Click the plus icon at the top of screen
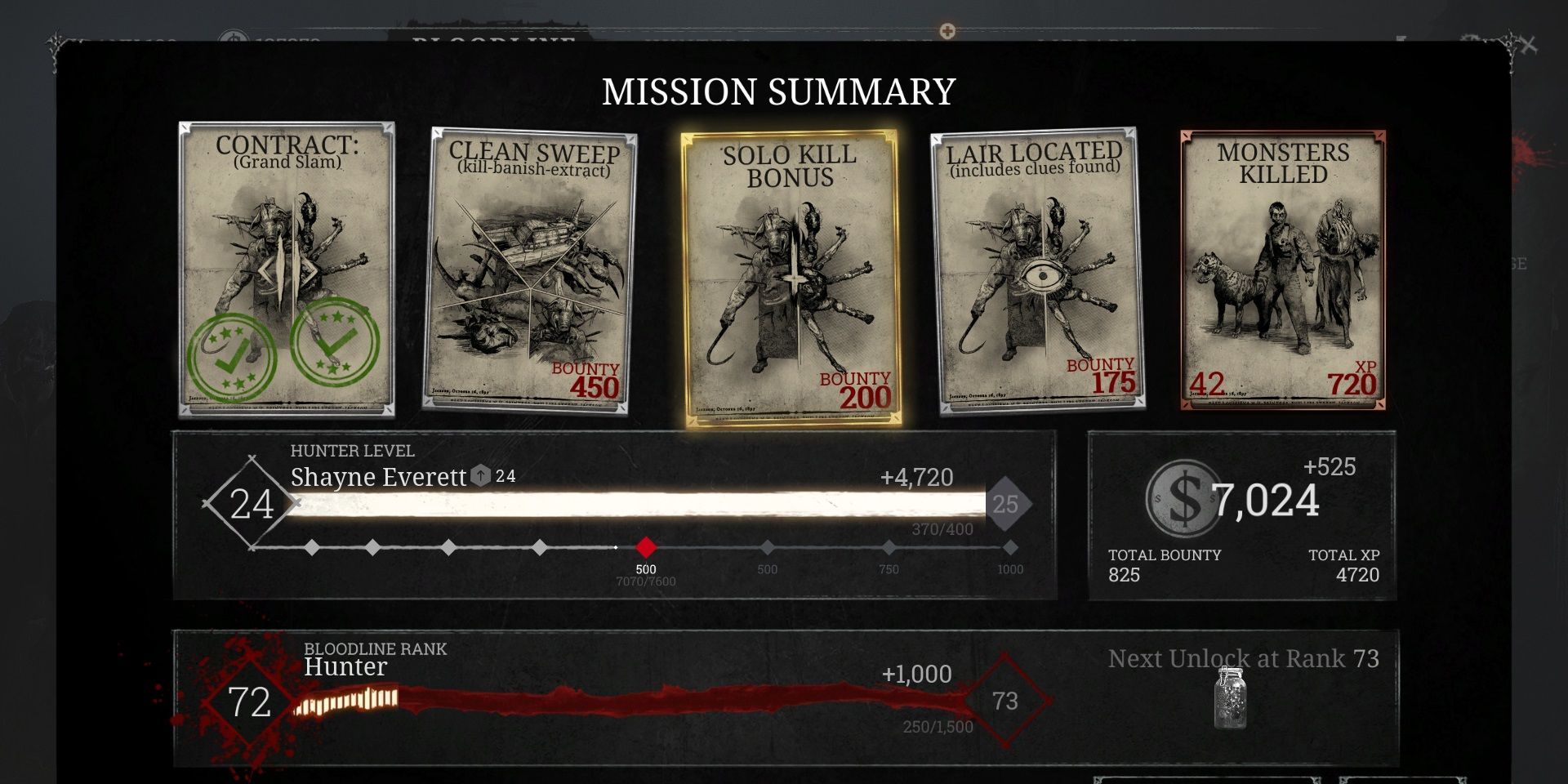The image size is (1568, 784). [947, 29]
